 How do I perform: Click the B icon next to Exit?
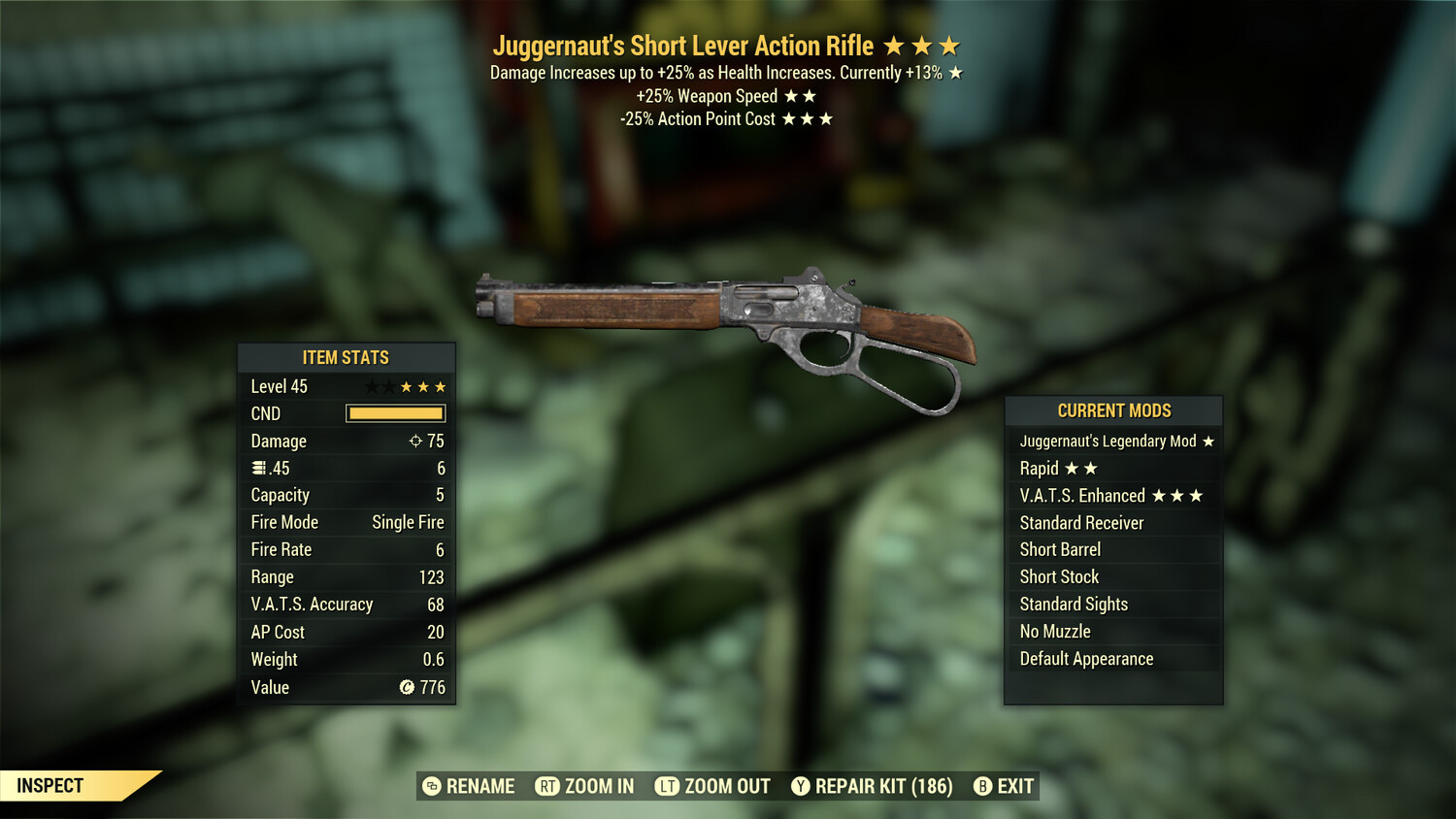[981, 786]
